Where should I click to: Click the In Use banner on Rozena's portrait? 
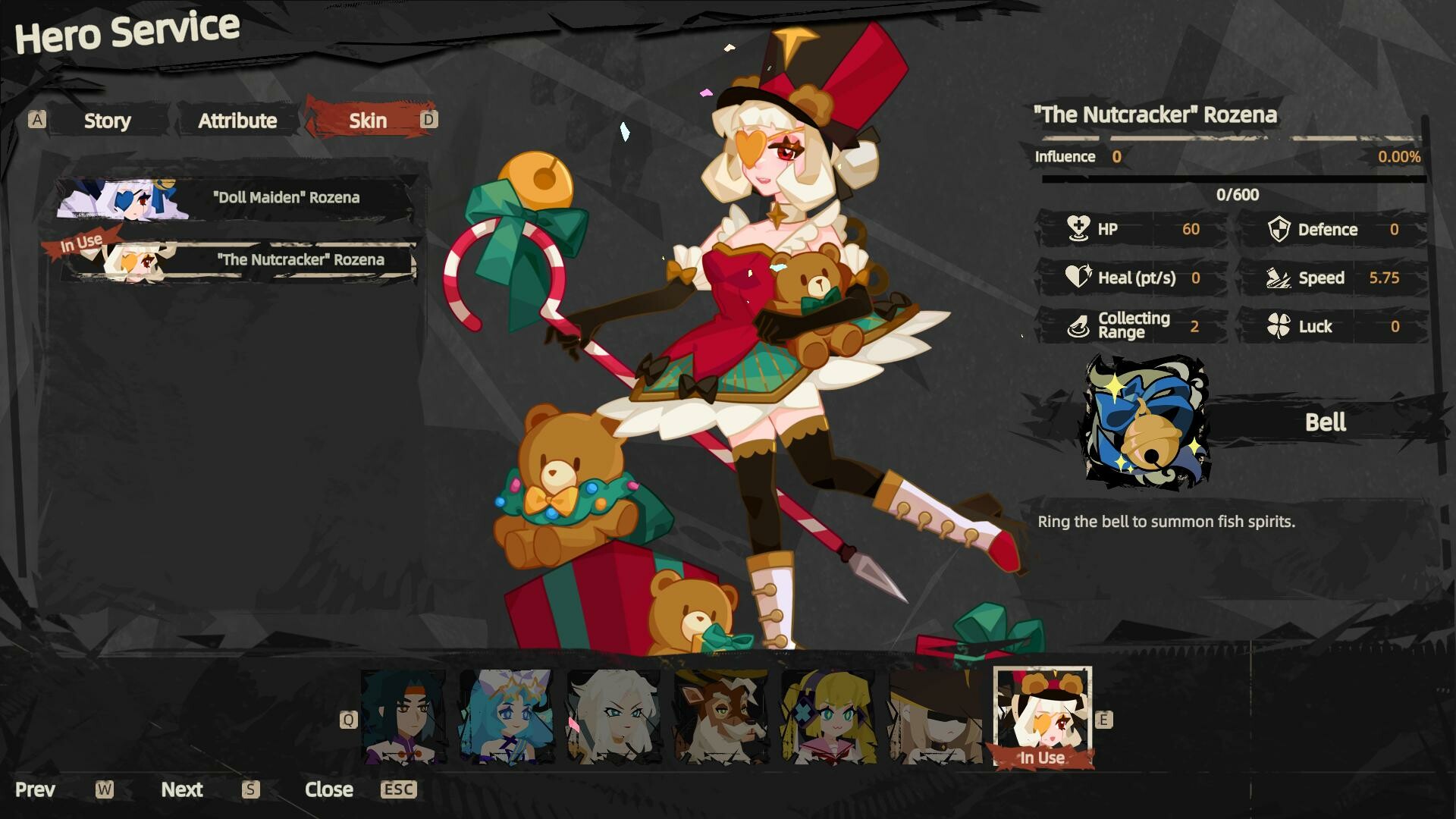coord(1043,756)
